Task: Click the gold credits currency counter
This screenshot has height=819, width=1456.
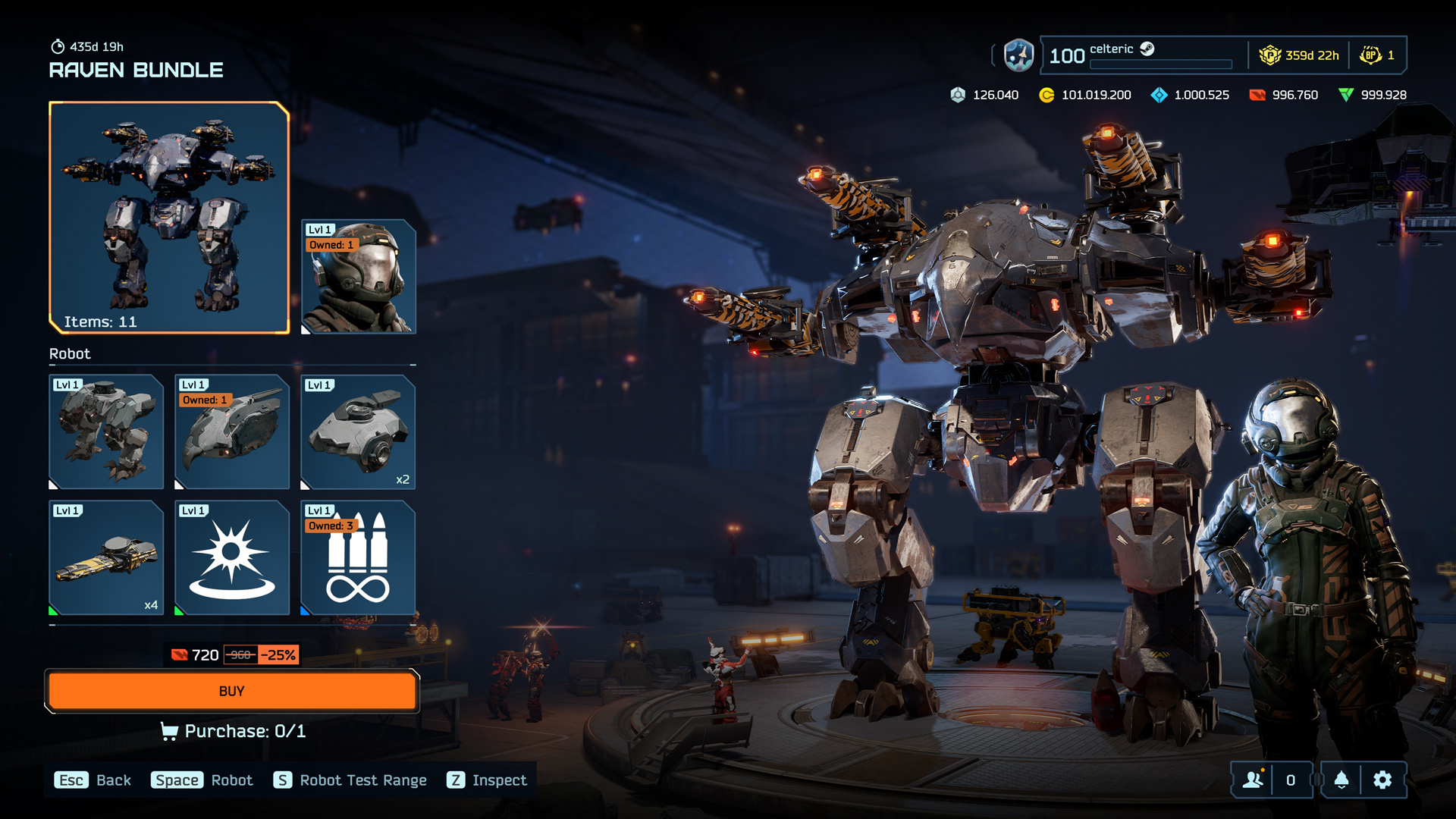Action: 1085,95
